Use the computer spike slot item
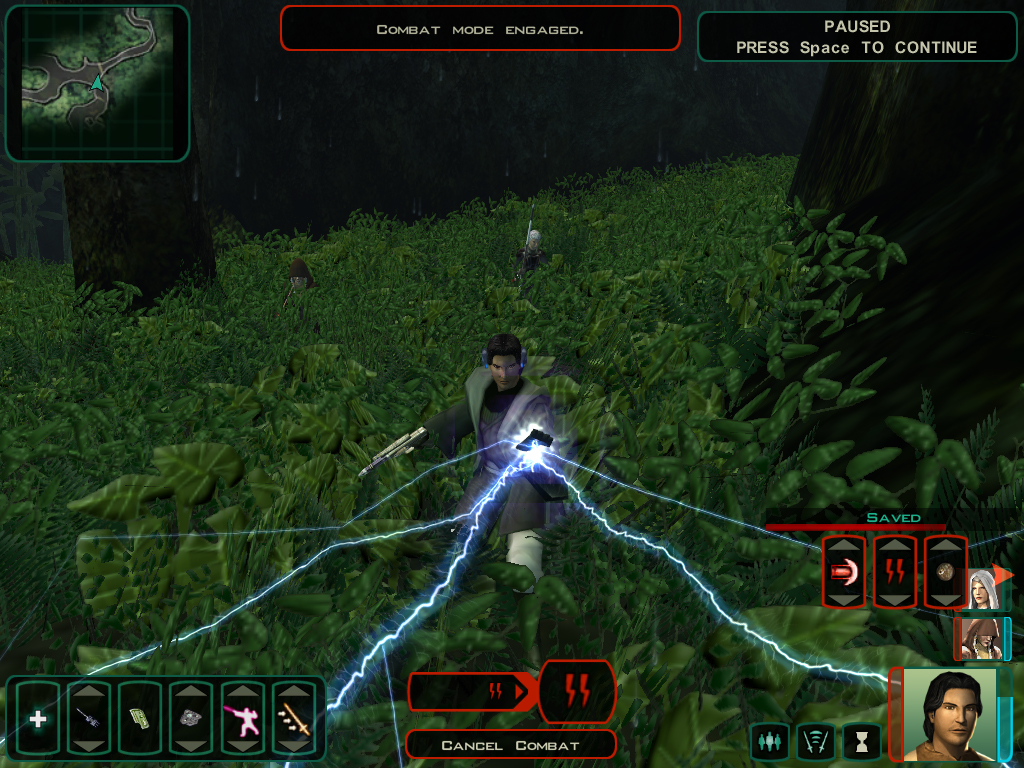 pos(89,718)
